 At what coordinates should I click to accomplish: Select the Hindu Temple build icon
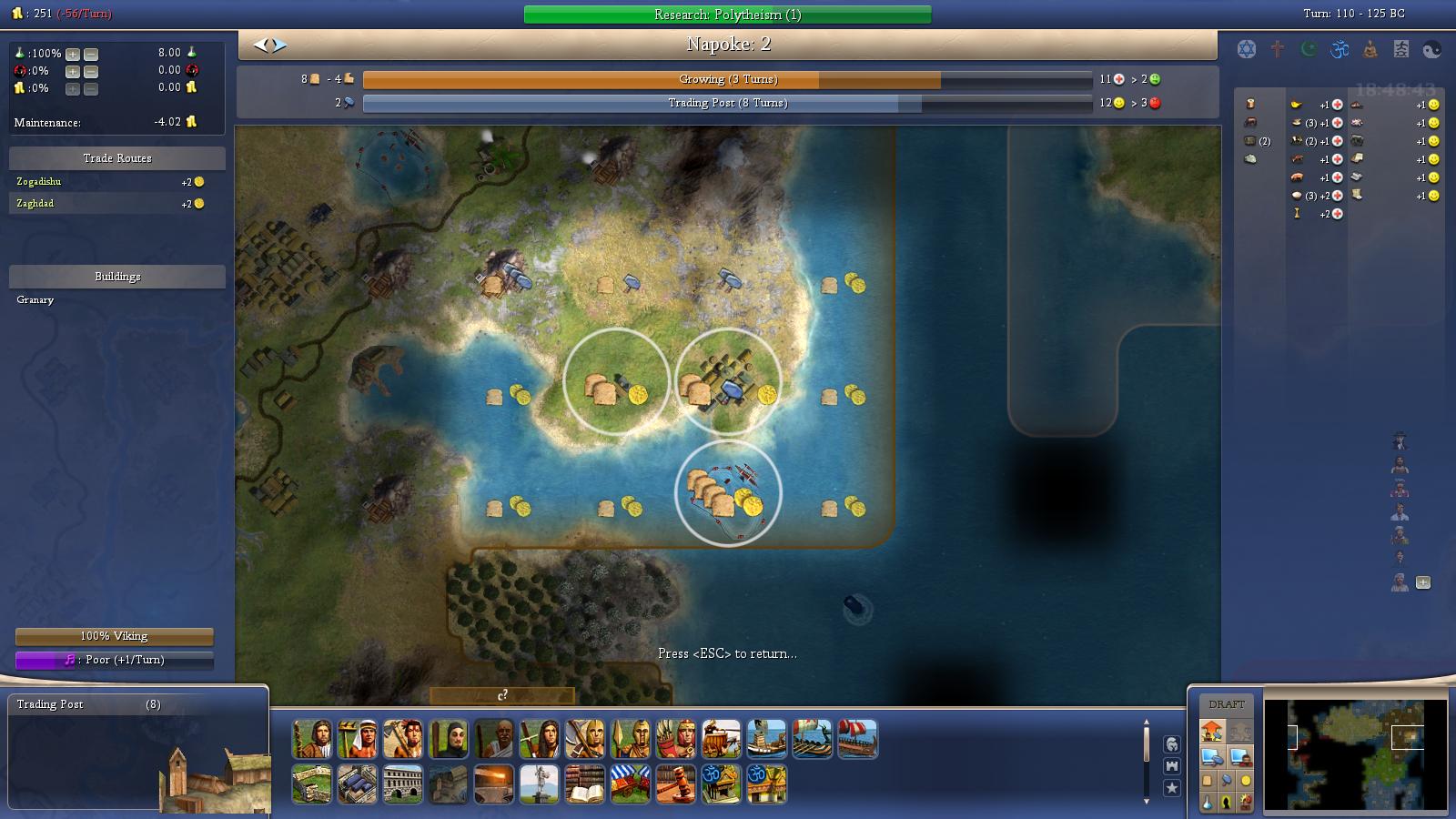point(720,784)
